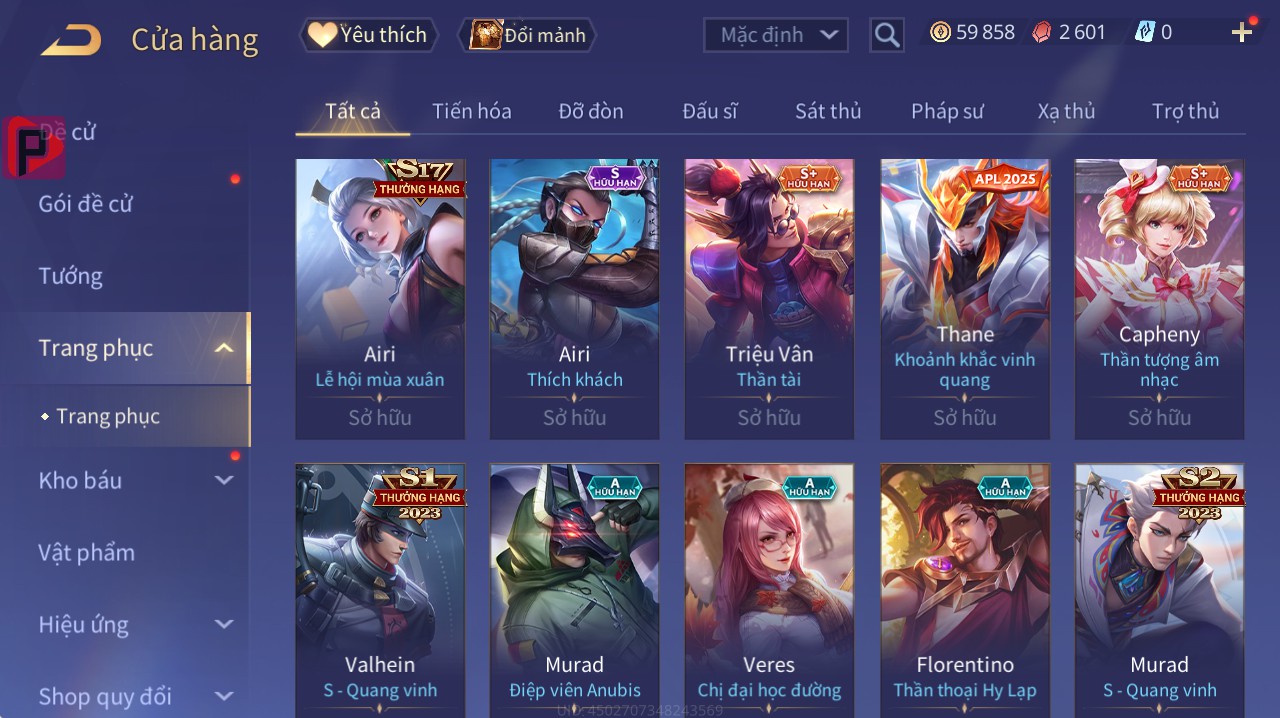Choose the Trợ thủ tab

1185,111
